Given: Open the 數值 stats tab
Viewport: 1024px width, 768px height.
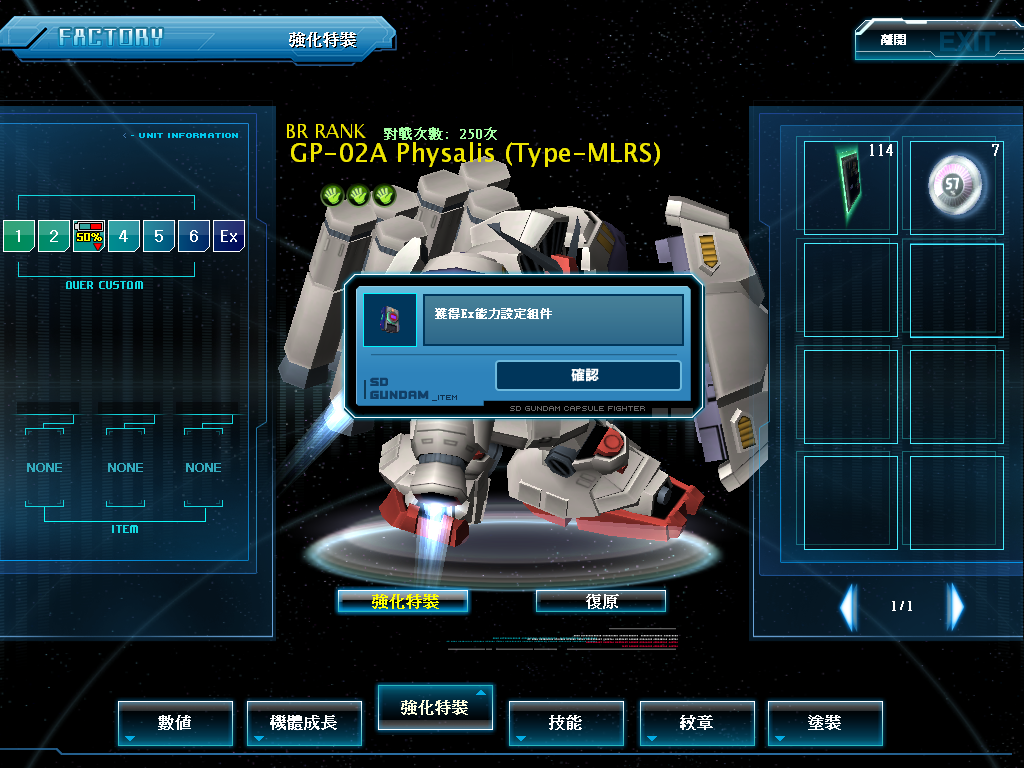Looking at the screenshot, I should click(x=175, y=722).
